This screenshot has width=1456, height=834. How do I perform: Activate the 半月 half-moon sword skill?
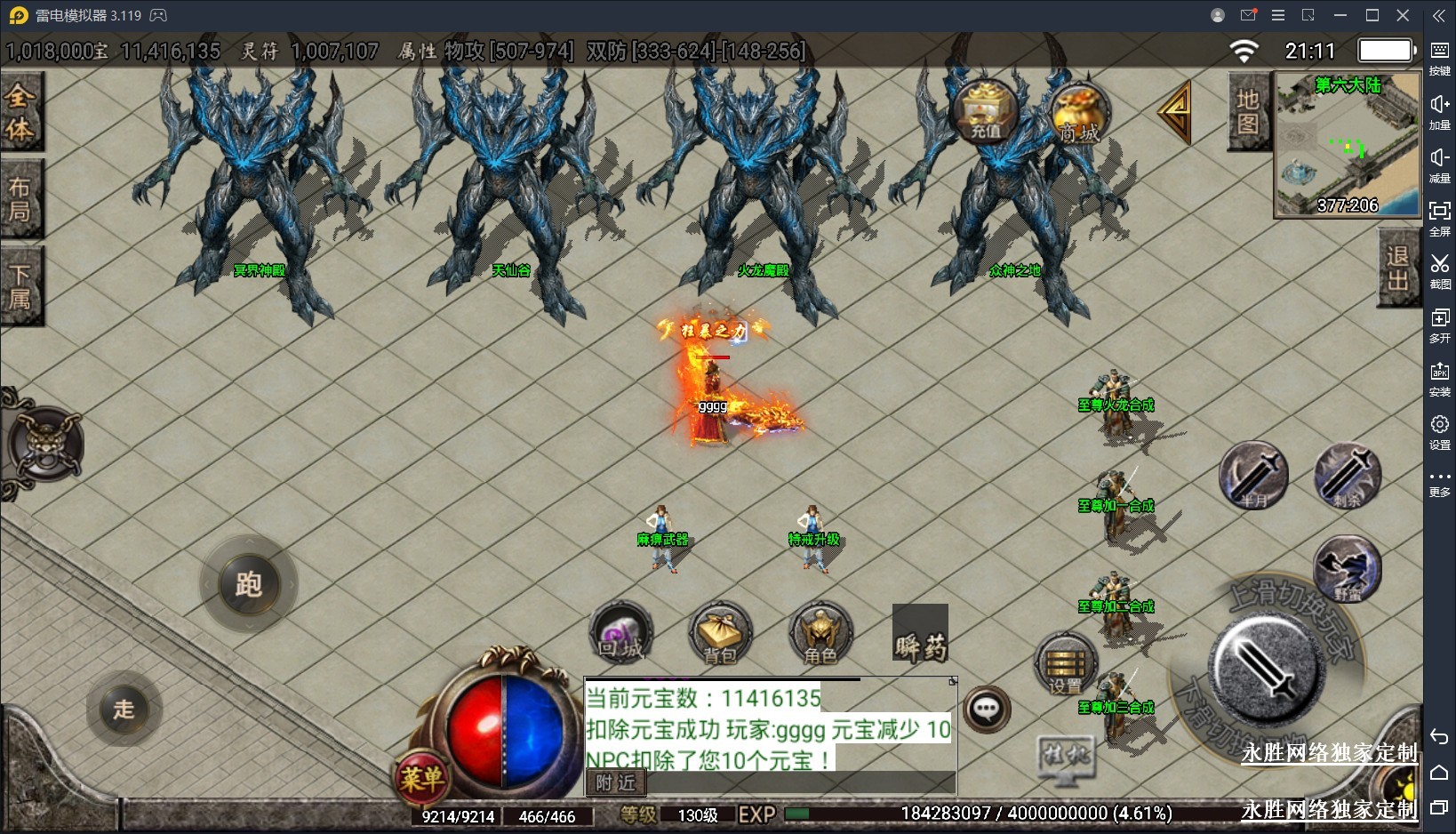(x=1253, y=476)
